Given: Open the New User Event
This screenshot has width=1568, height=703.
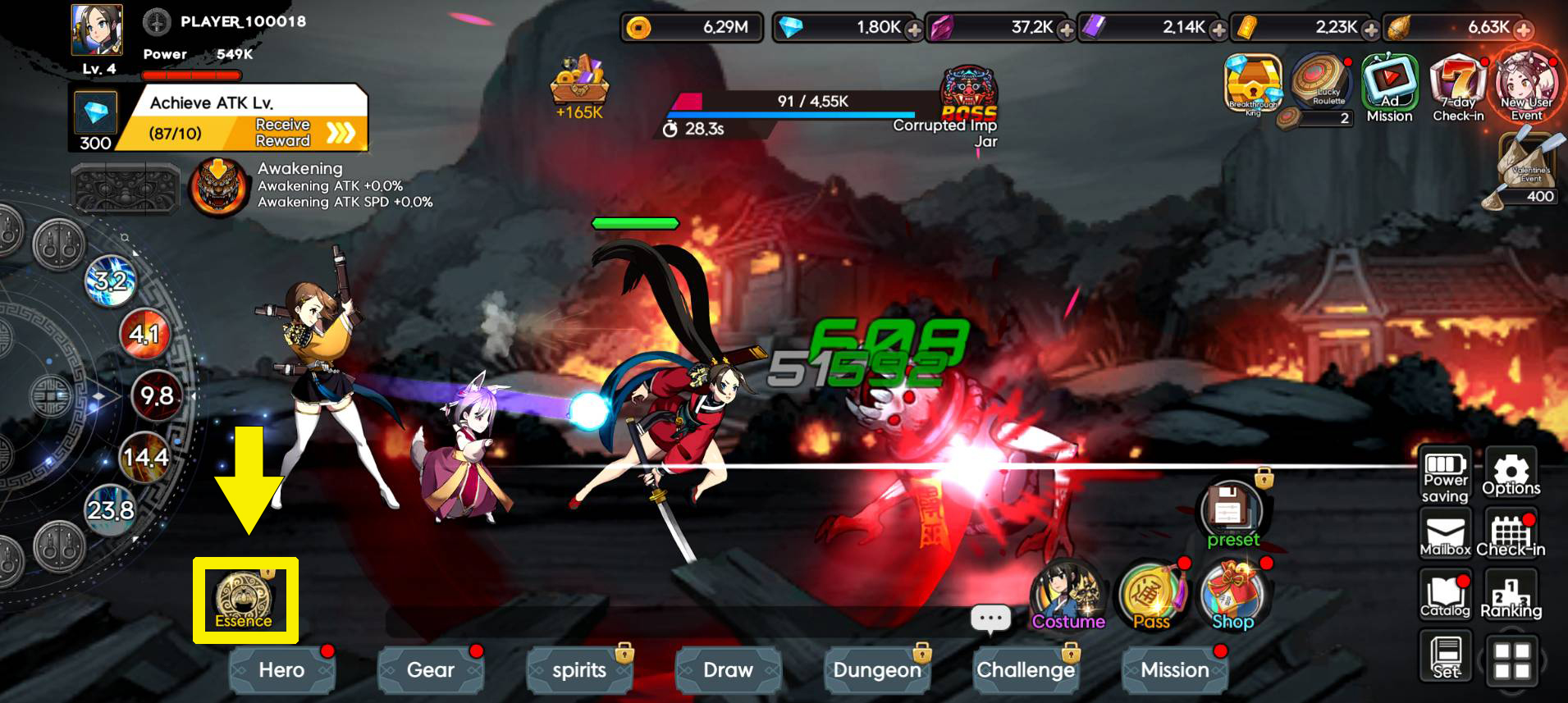Looking at the screenshot, I should click(x=1525, y=82).
